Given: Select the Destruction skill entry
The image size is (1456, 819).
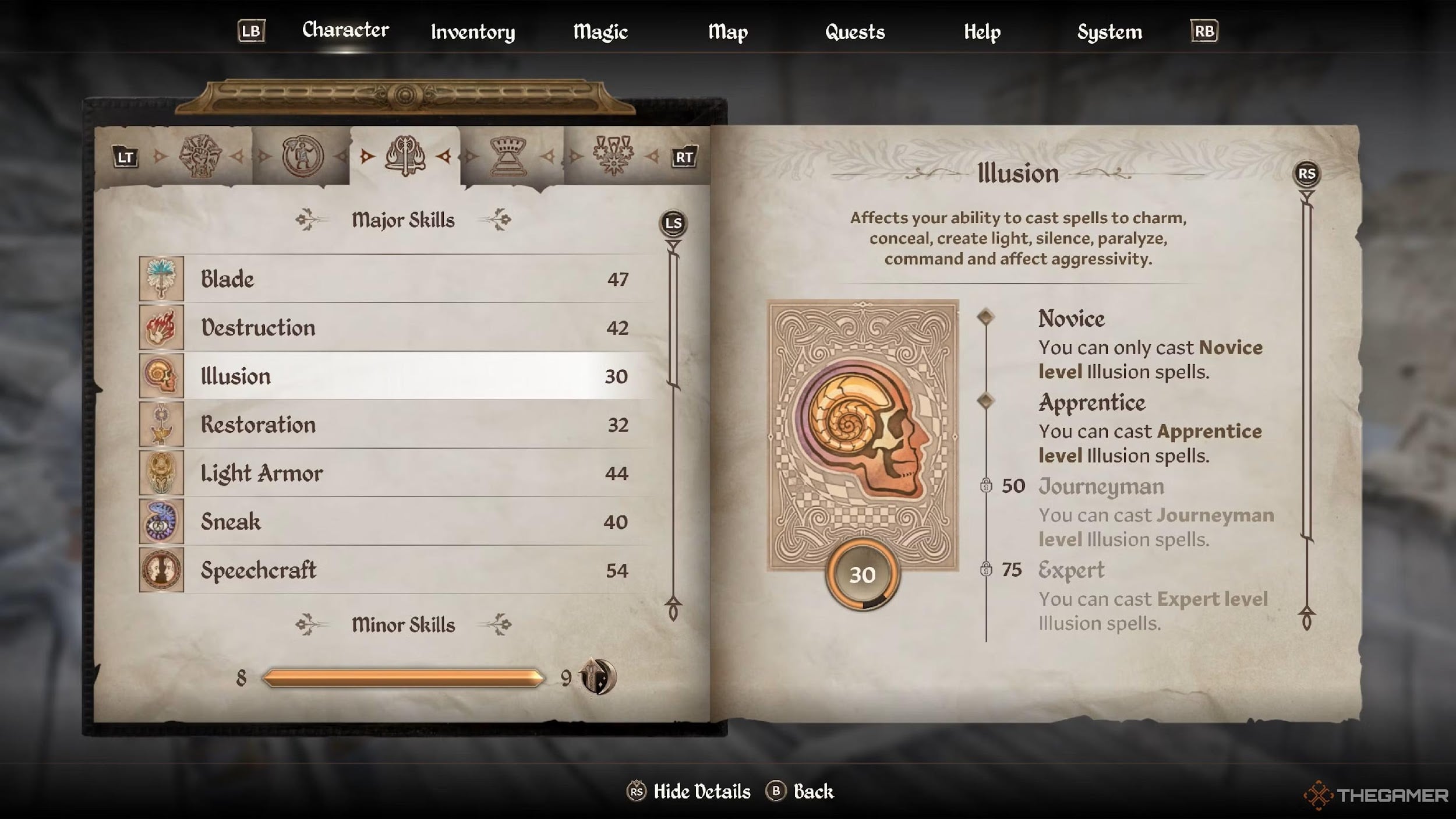Looking at the screenshot, I should (x=396, y=327).
